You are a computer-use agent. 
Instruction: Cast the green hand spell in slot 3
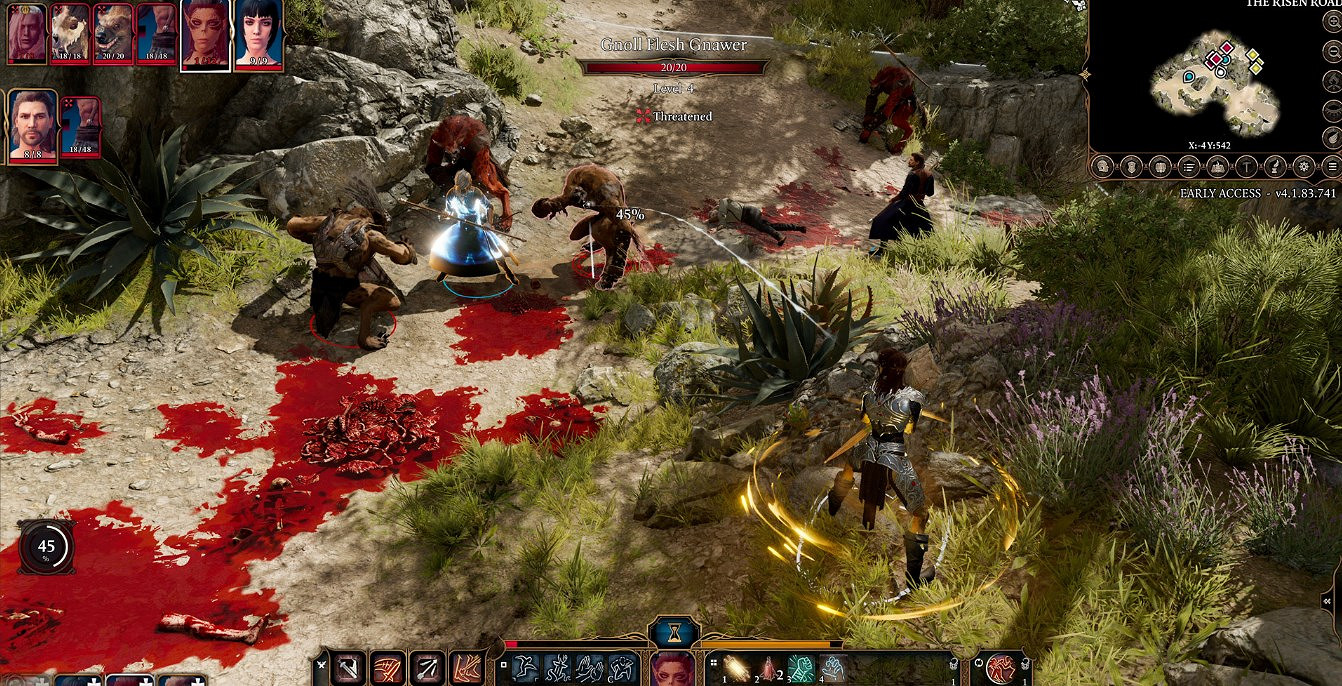(801, 668)
